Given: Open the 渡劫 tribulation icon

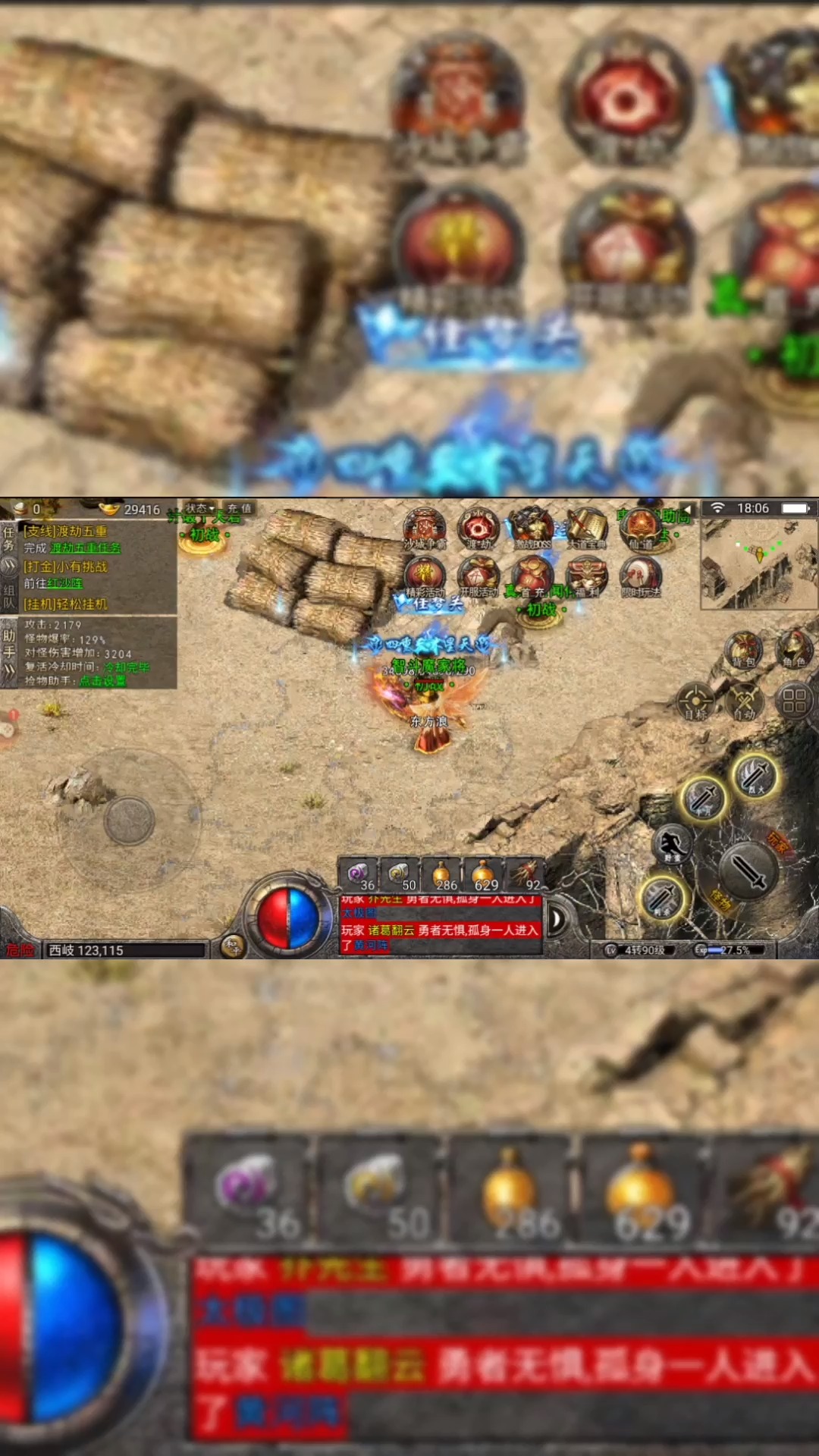Looking at the screenshot, I should tap(478, 526).
